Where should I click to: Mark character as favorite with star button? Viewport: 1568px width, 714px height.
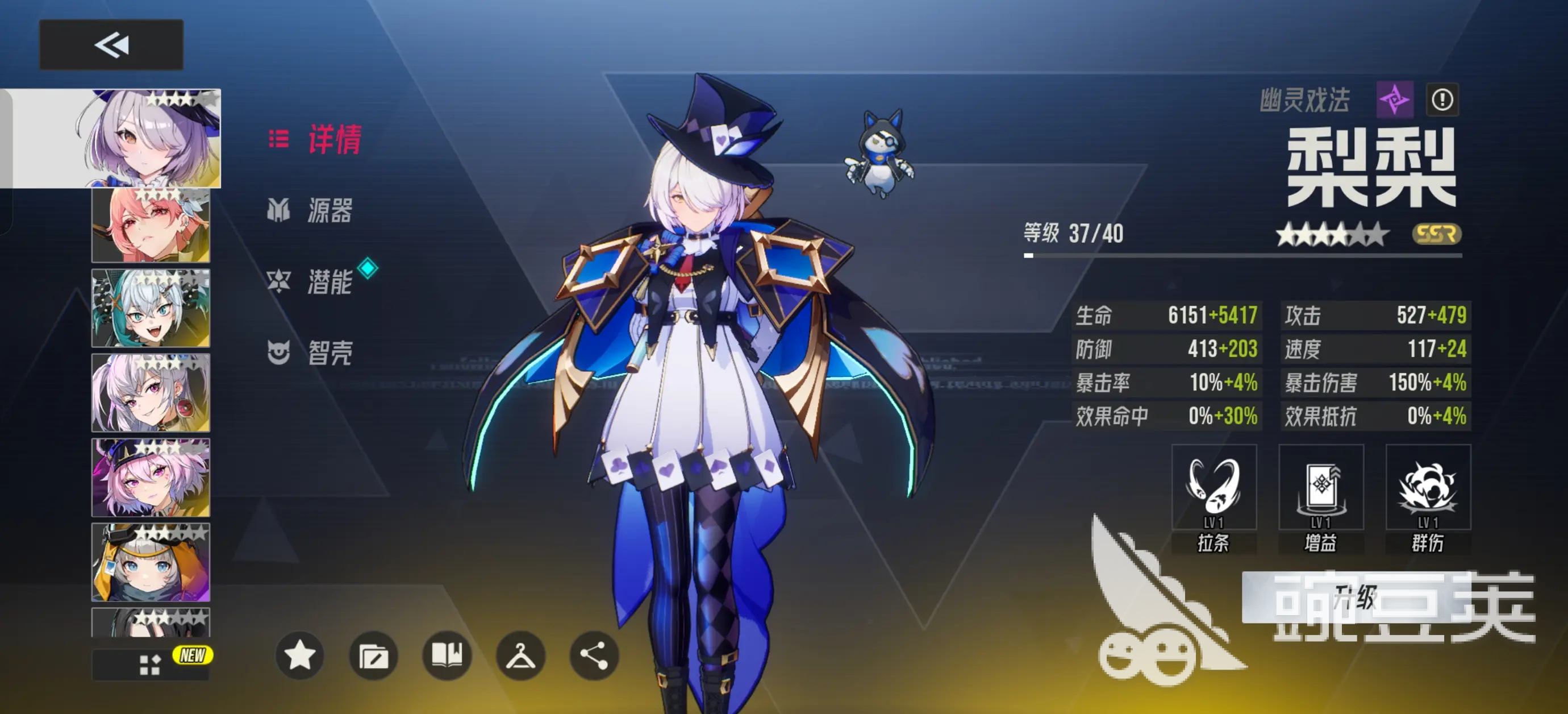tap(299, 656)
